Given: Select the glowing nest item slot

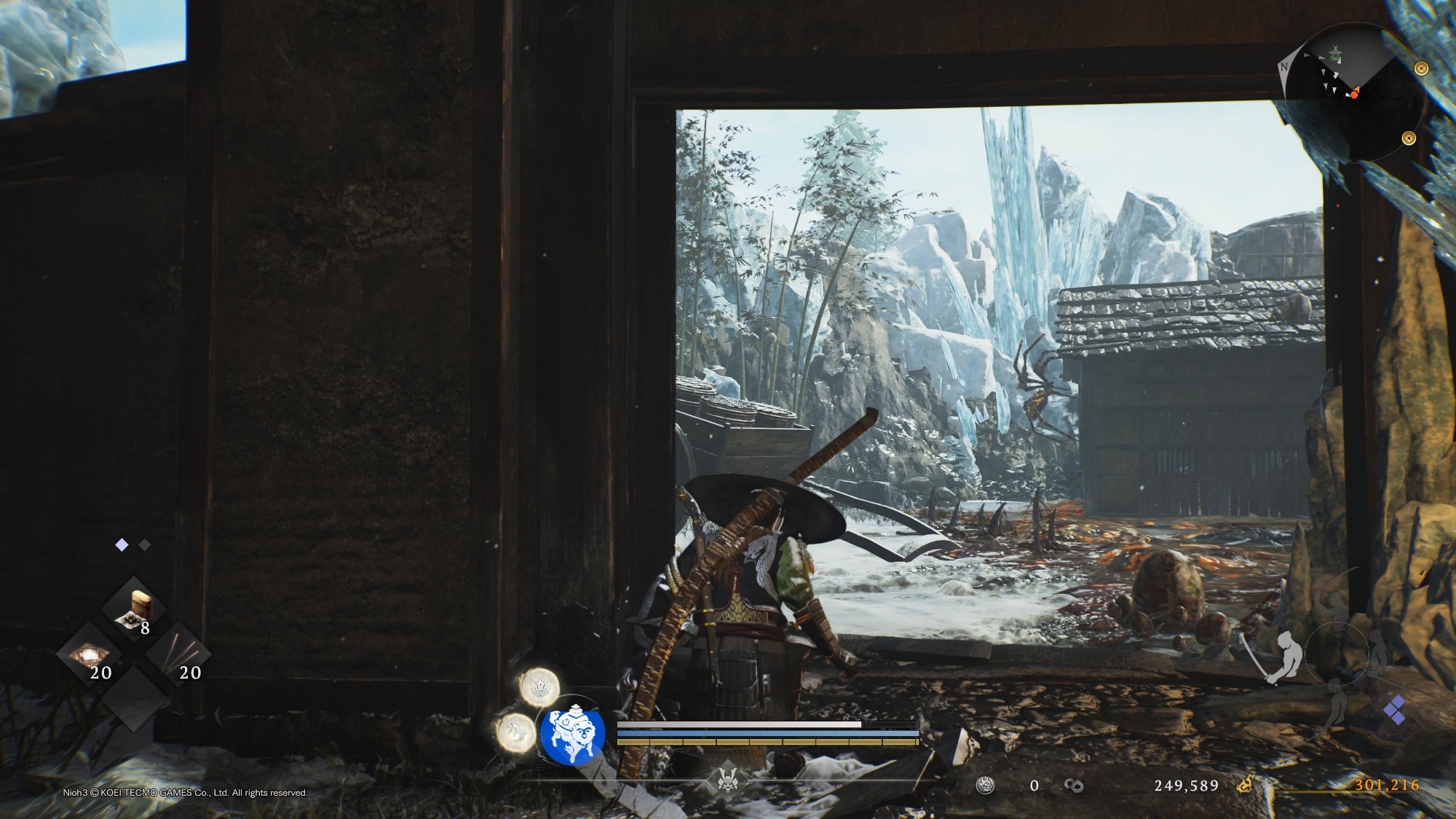Looking at the screenshot, I should [90, 654].
